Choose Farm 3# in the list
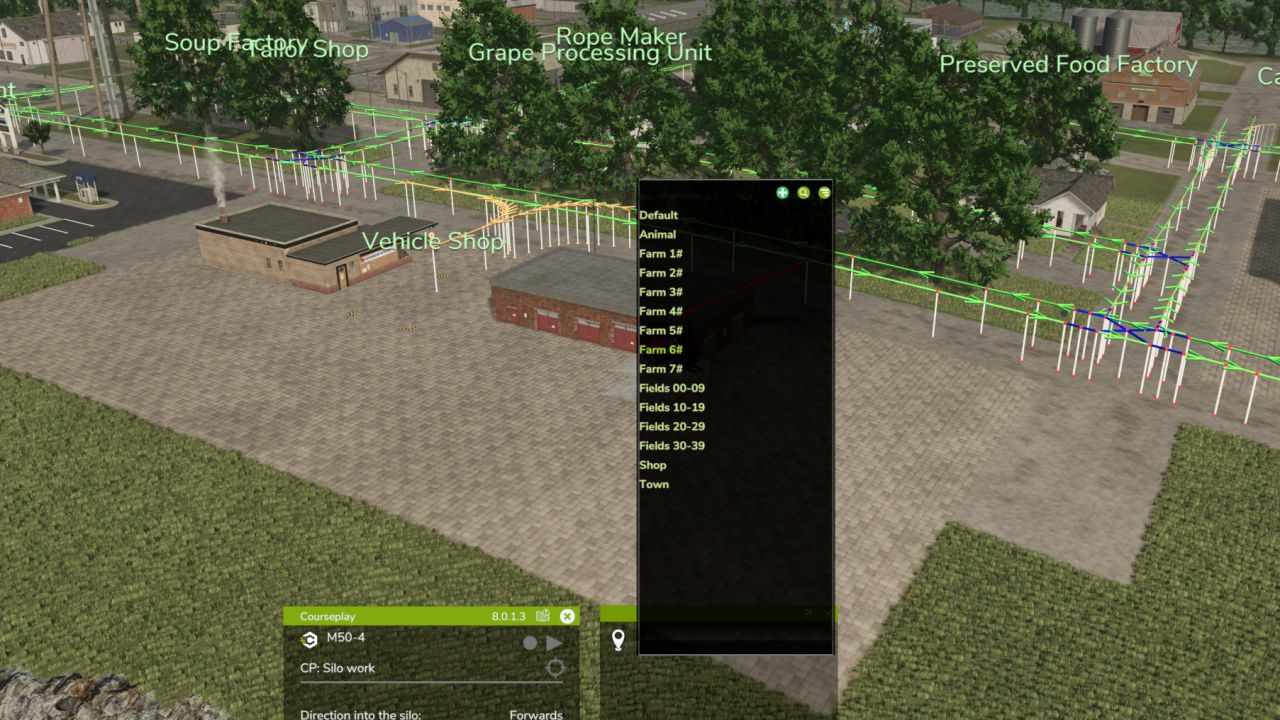Viewport: 1280px width, 720px height. click(x=661, y=292)
